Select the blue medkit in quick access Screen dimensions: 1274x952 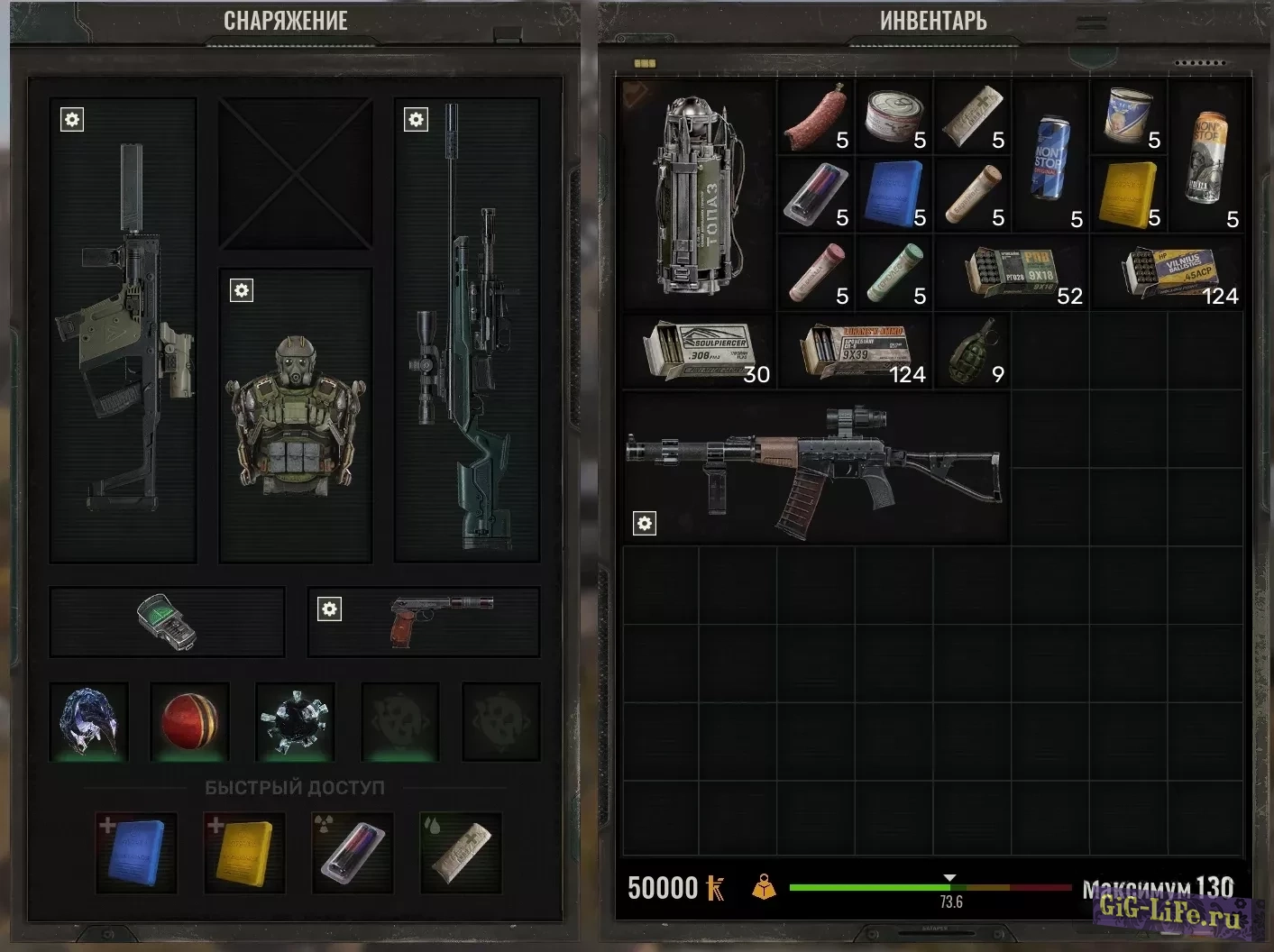135,852
